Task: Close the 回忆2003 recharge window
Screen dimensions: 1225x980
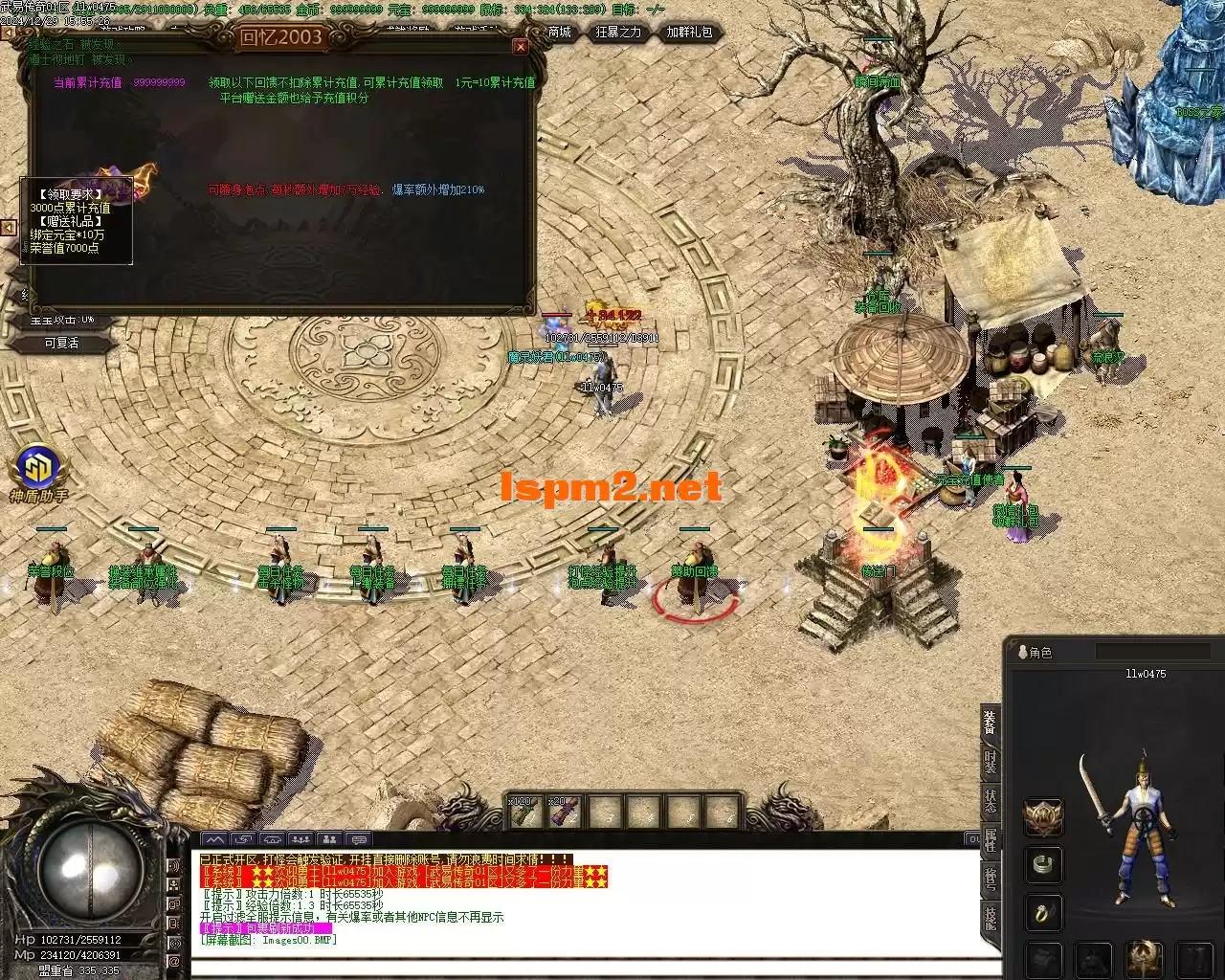Action: coord(521,46)
